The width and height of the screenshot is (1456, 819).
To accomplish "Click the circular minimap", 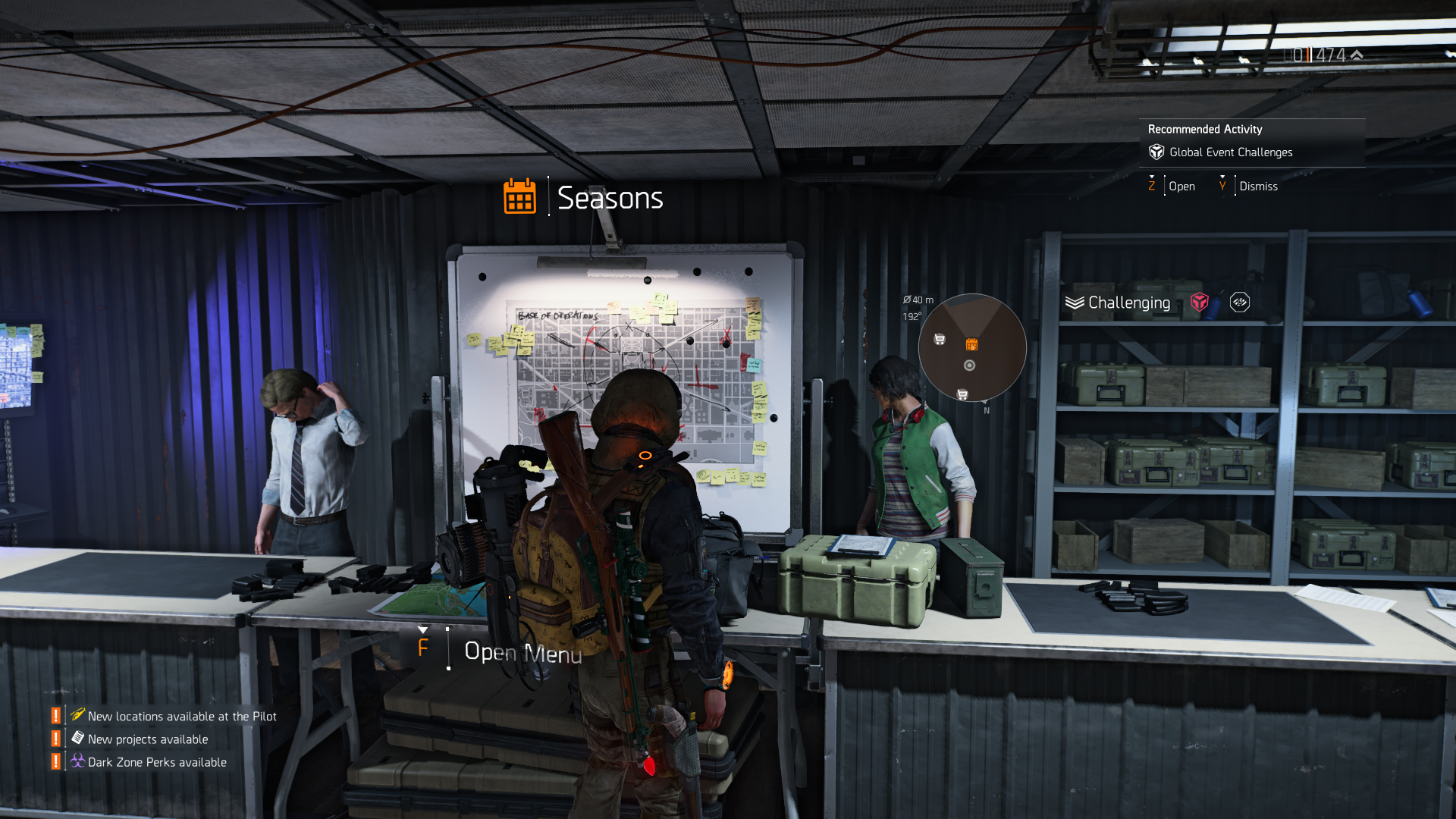I will [972, 348].
